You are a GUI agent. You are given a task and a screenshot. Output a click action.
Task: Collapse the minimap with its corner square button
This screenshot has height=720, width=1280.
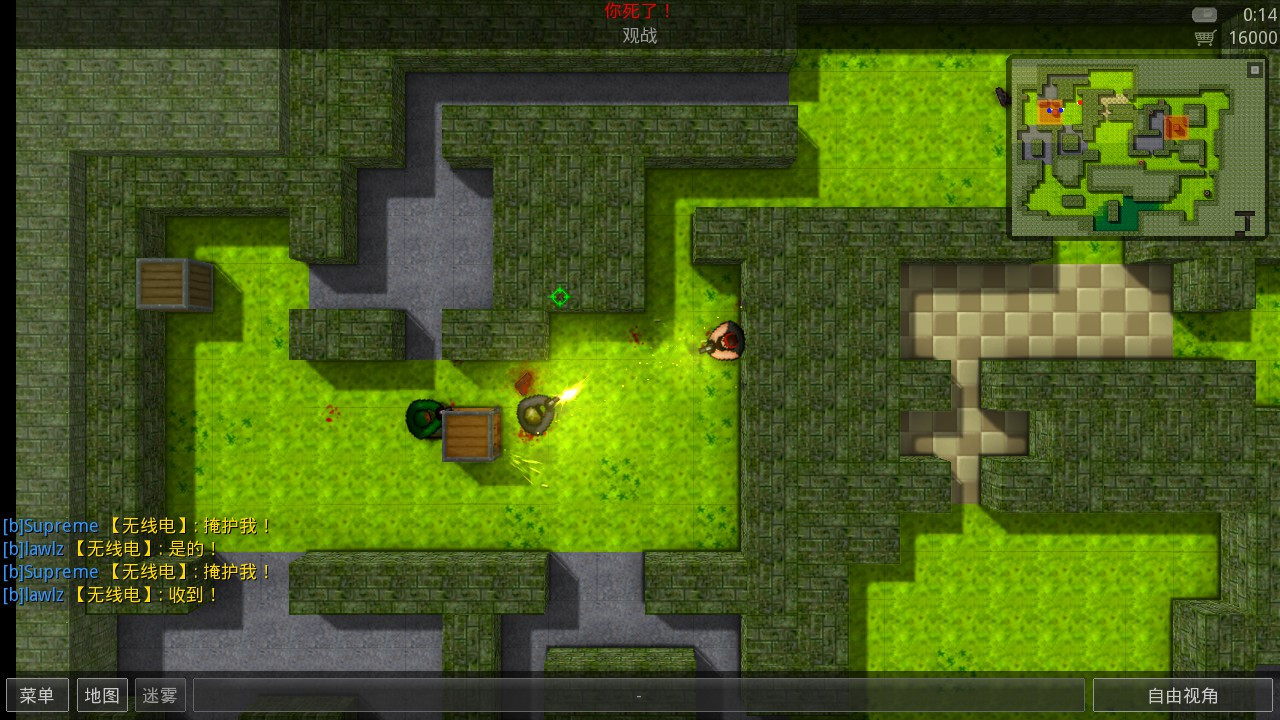[1254, 70]
